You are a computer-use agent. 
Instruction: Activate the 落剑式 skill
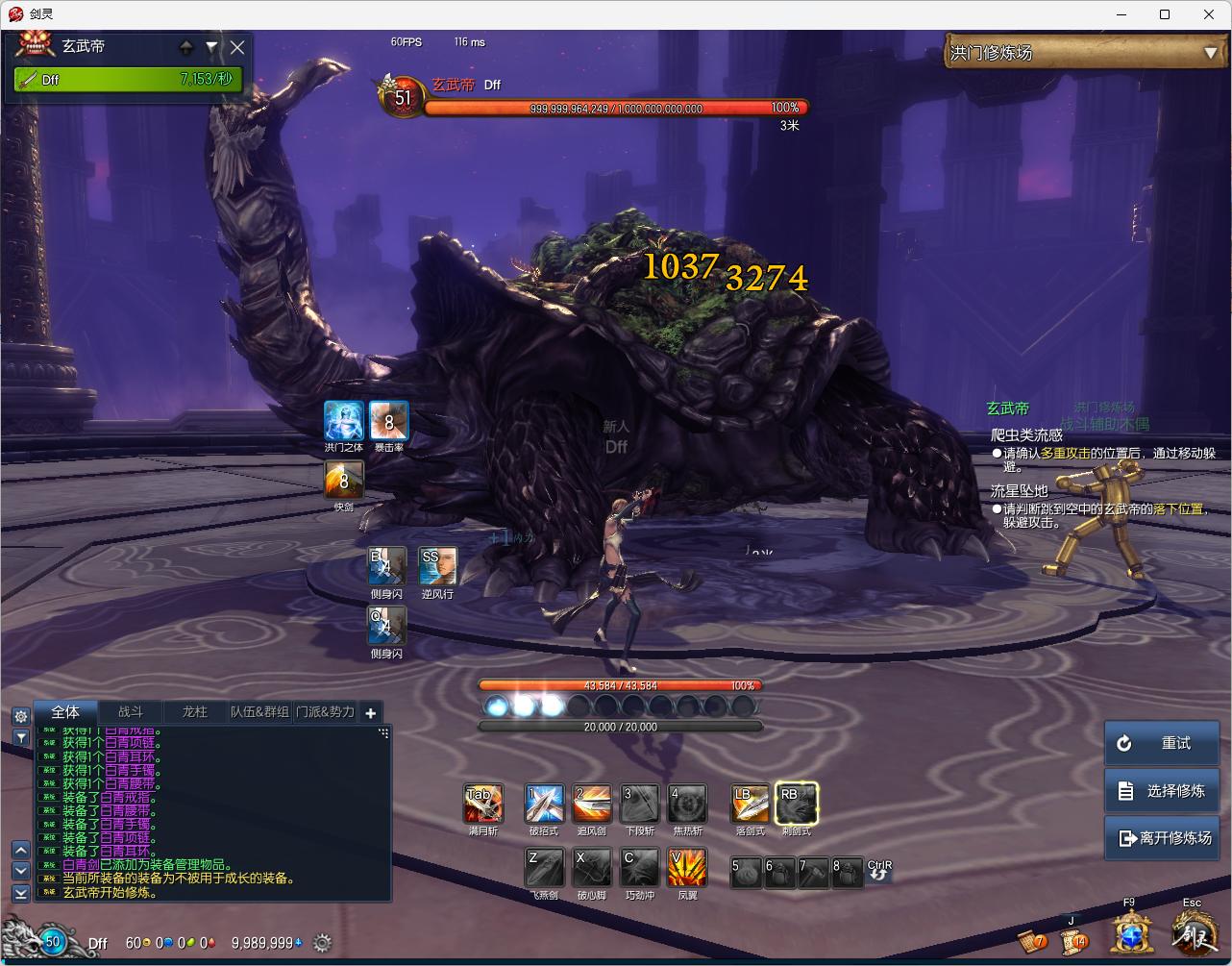tap(749, 804)
